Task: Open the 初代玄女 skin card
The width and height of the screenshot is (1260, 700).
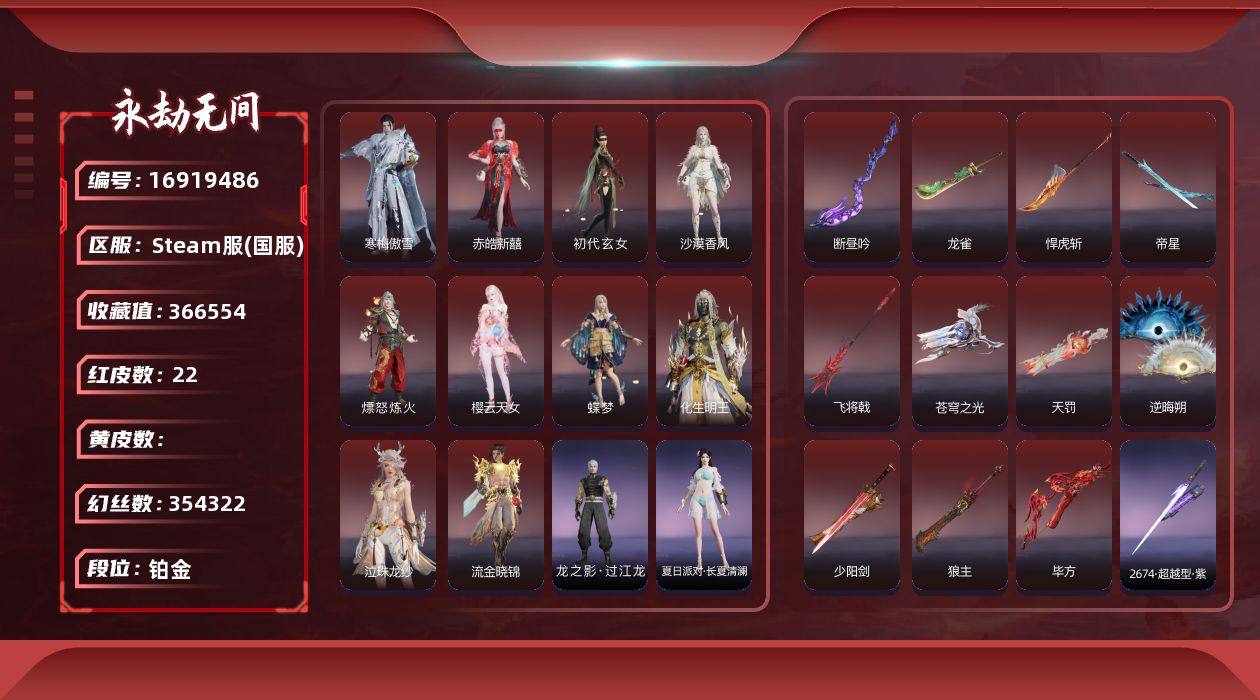Action: [600, 187]
